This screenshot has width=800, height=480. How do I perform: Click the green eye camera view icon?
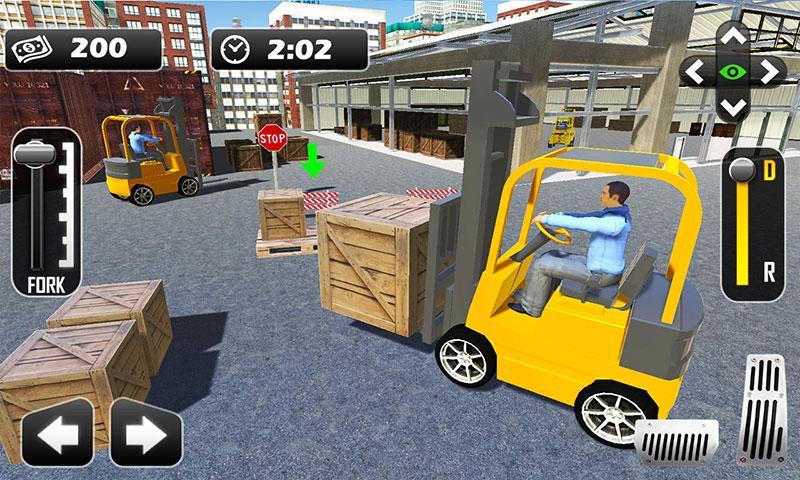(733, 72)
